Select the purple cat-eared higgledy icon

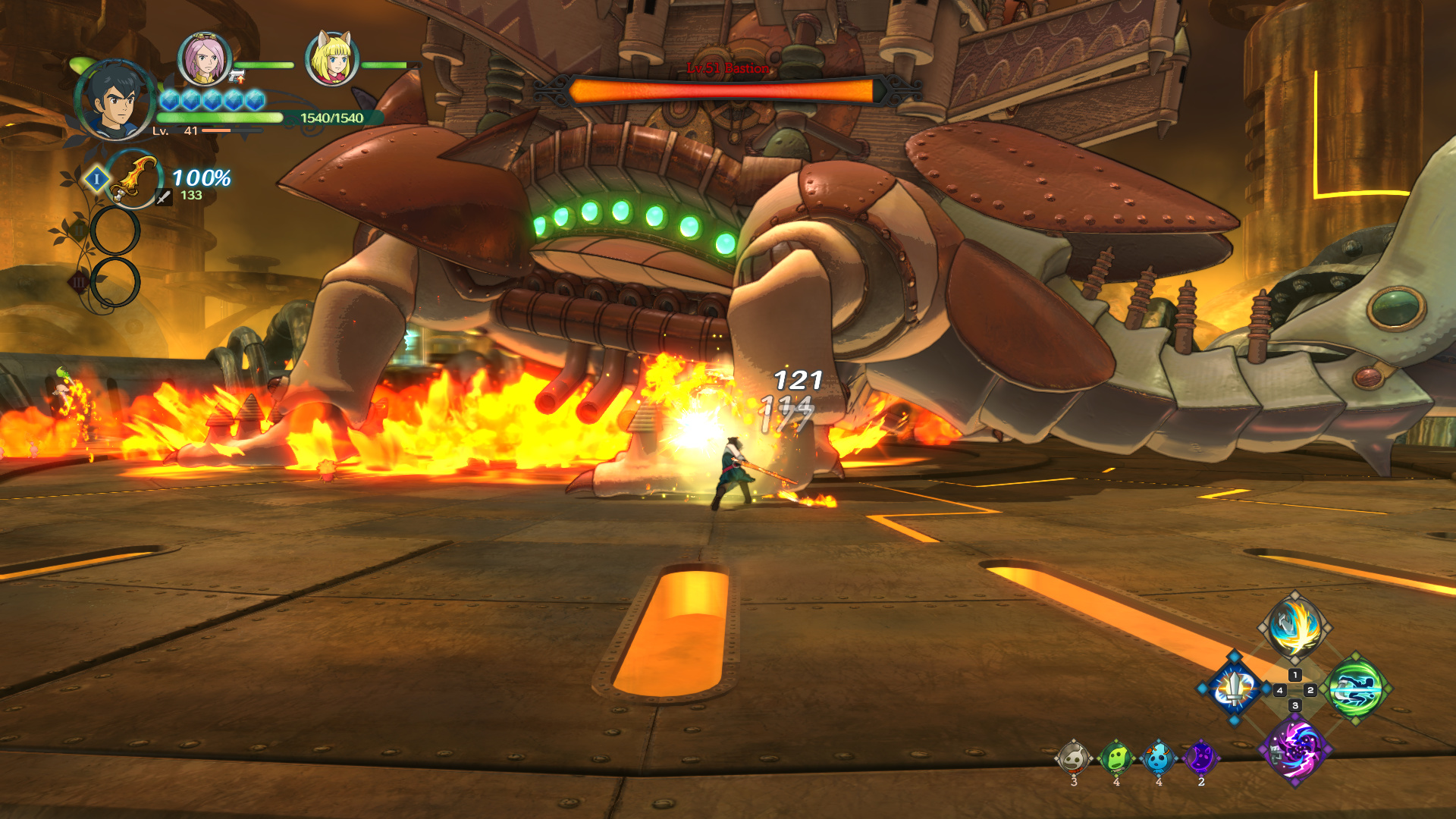tap(1201, 758)
